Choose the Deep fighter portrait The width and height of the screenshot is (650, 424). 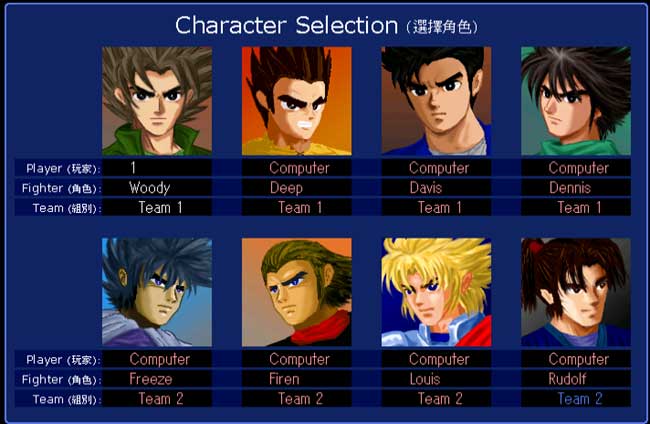tap(296, 101)
